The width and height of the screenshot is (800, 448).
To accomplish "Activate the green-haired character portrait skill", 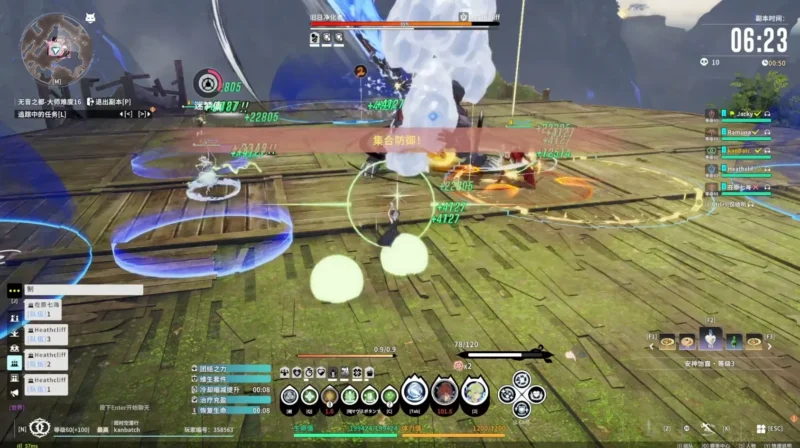I will point(473,396).
